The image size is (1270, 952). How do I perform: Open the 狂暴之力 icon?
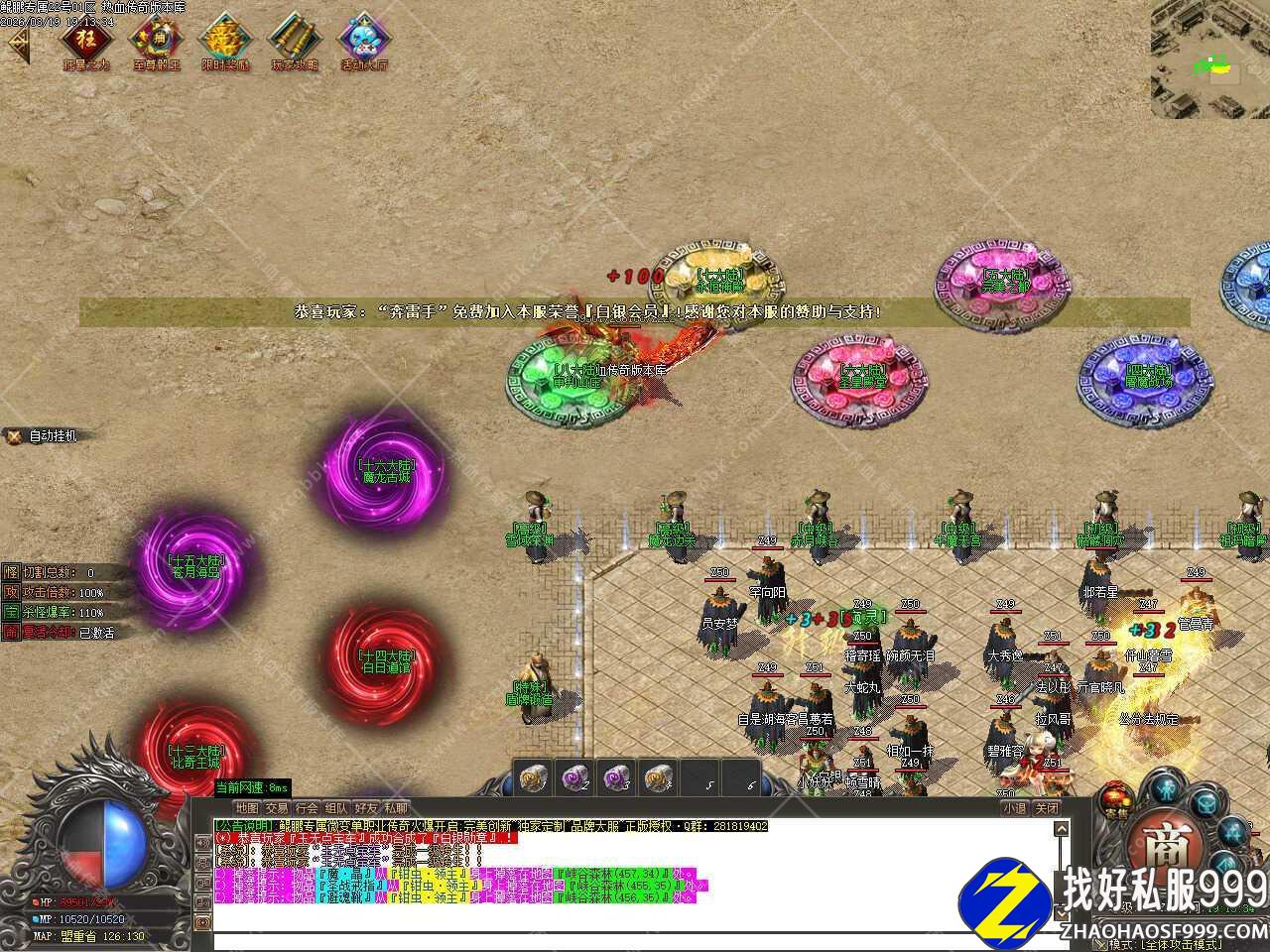86,42
